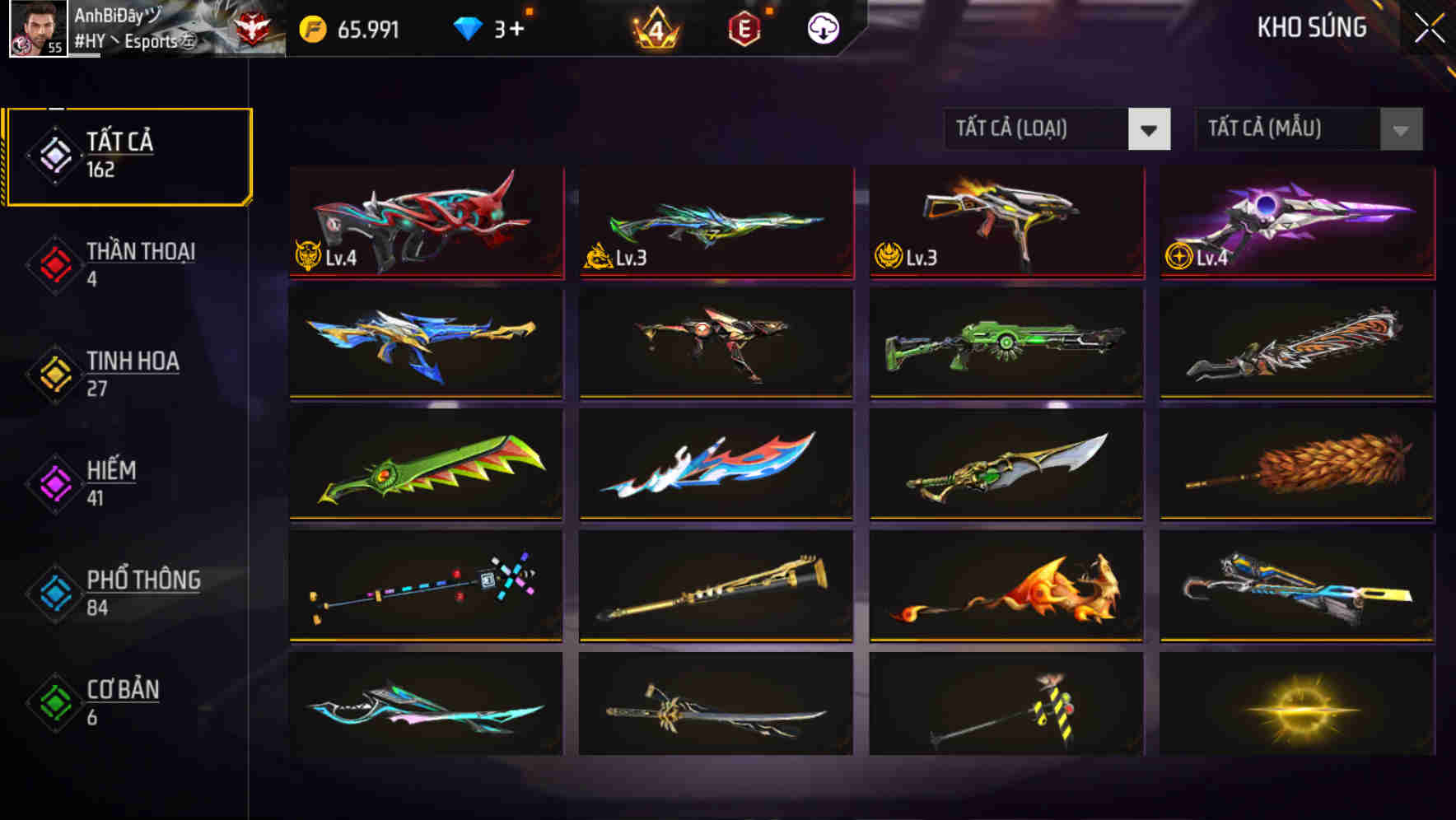The height and width of the screenshot is (820, 1456).
Task: Click the KHO SÚNG title text
Action: [1310, 27]
